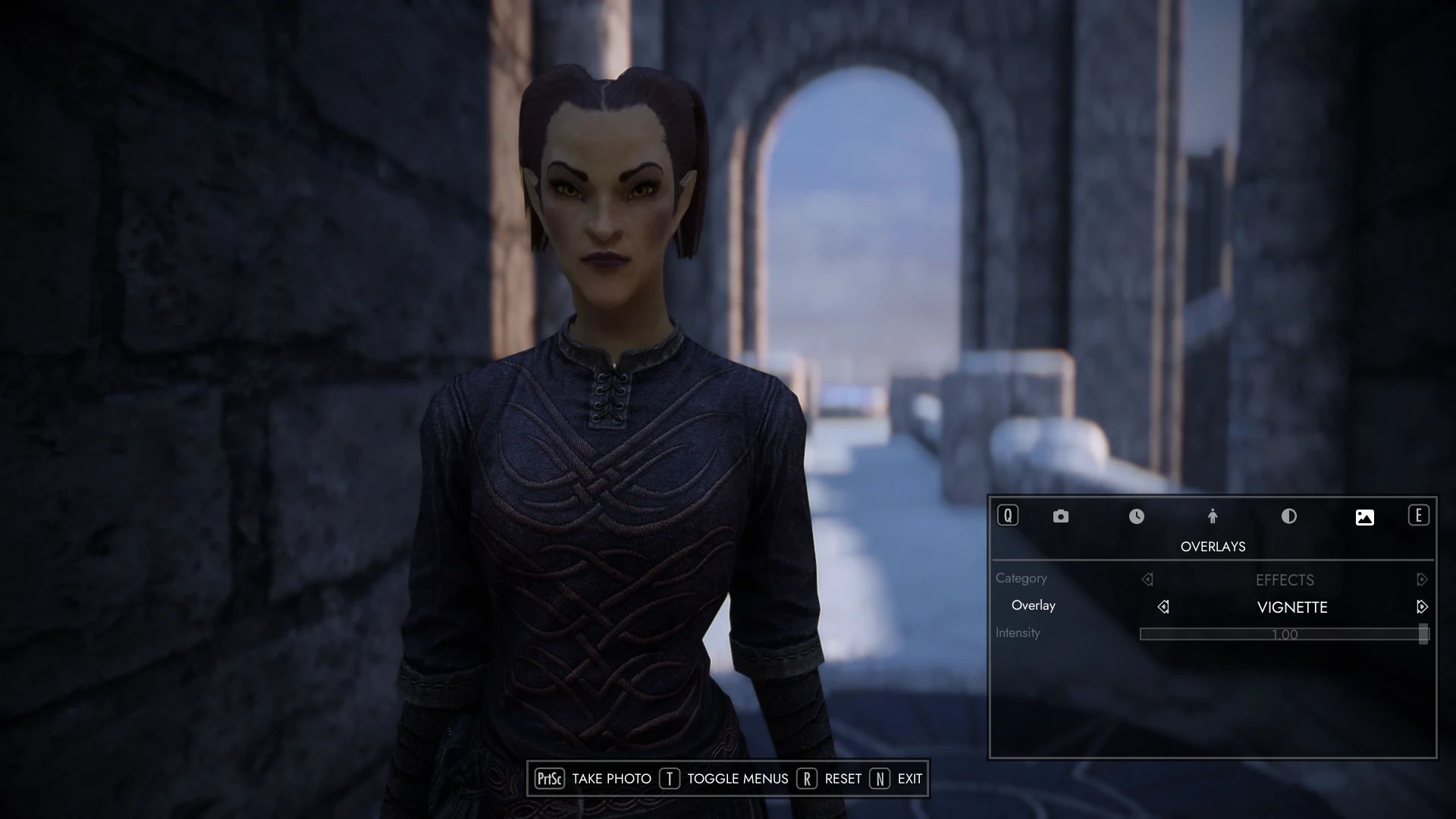The image size is (1456, 819).
Task: Take a photo via TAKE PHOTO
Action: pos(612,778)
